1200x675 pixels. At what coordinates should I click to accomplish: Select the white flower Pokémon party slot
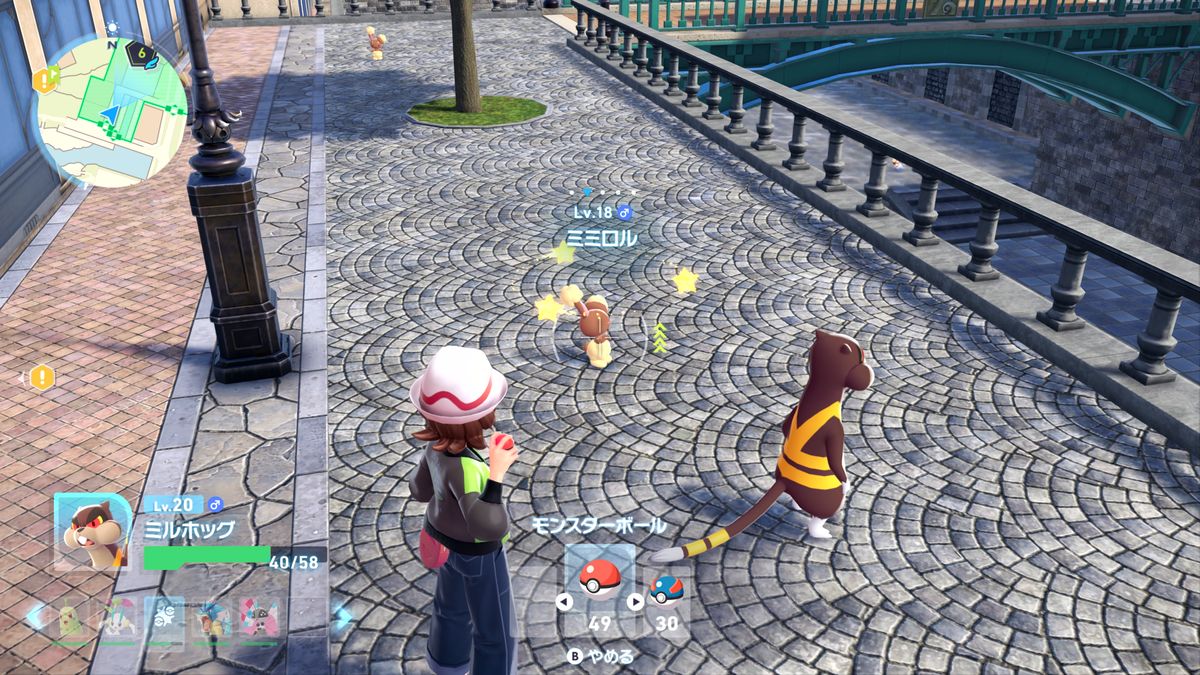[118, 620]
